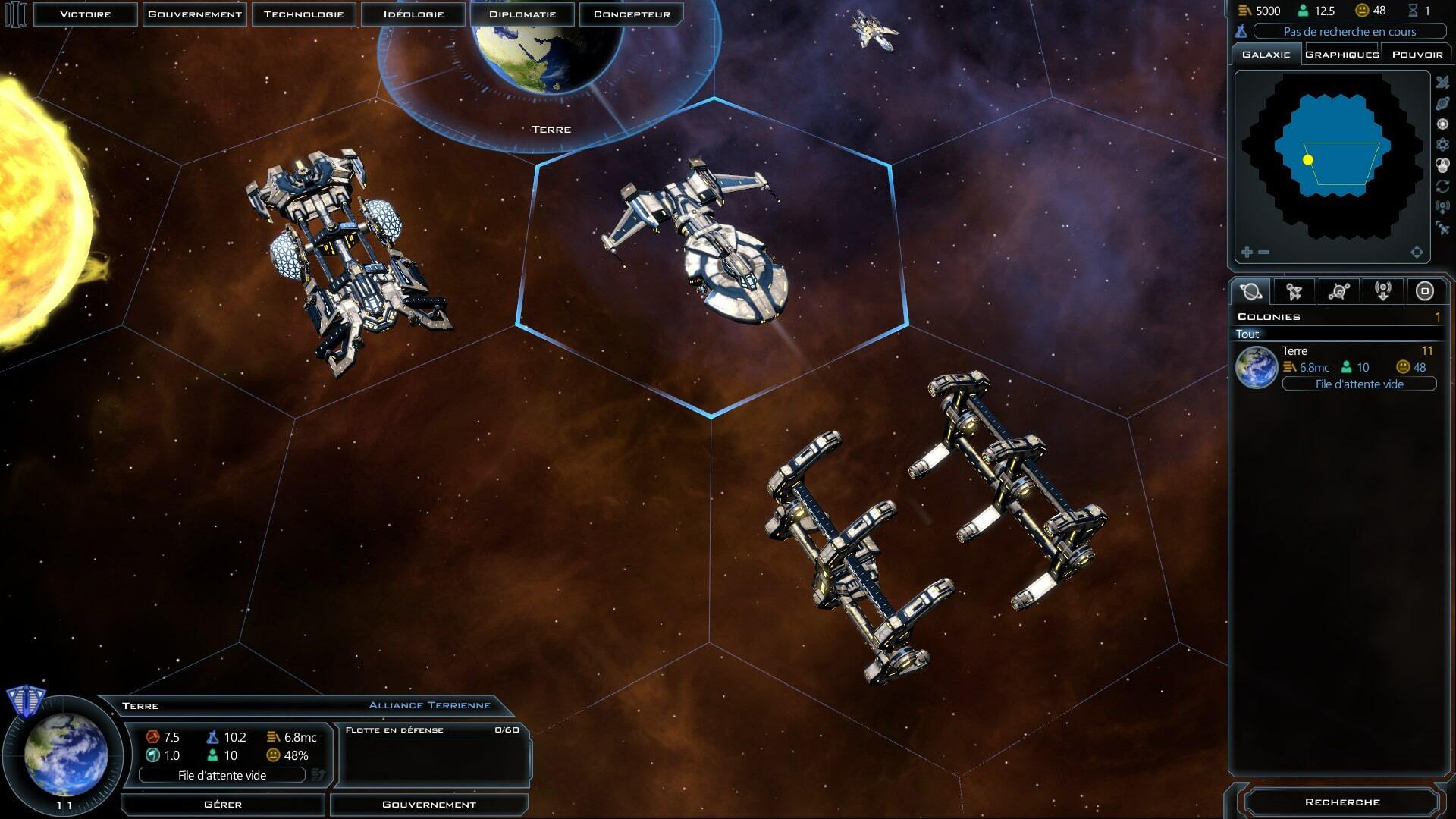Click the 'File d'attente vide' queue in Terre panel

pyautogui.click(x=222, y=776)
